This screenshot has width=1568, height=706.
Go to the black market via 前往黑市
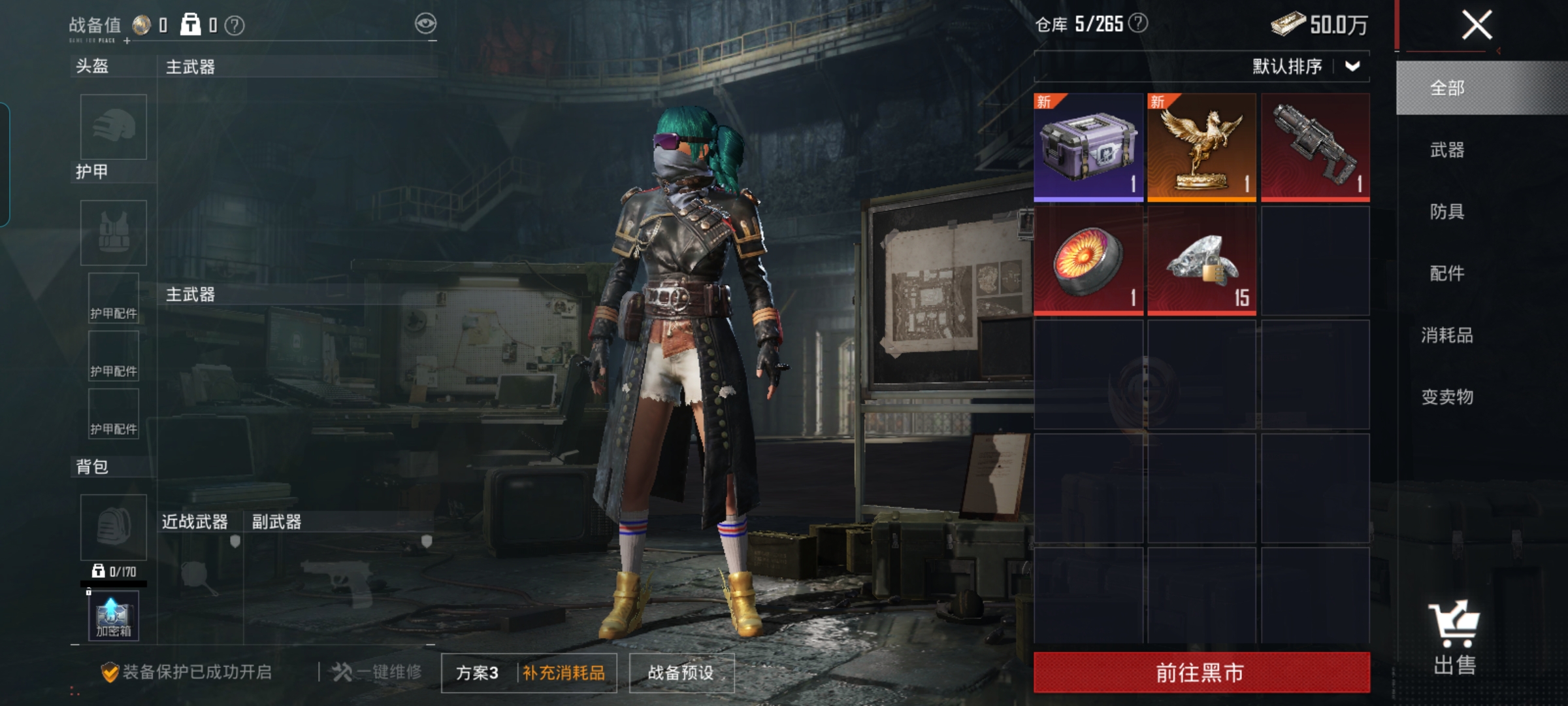(x=1201, y=672)
